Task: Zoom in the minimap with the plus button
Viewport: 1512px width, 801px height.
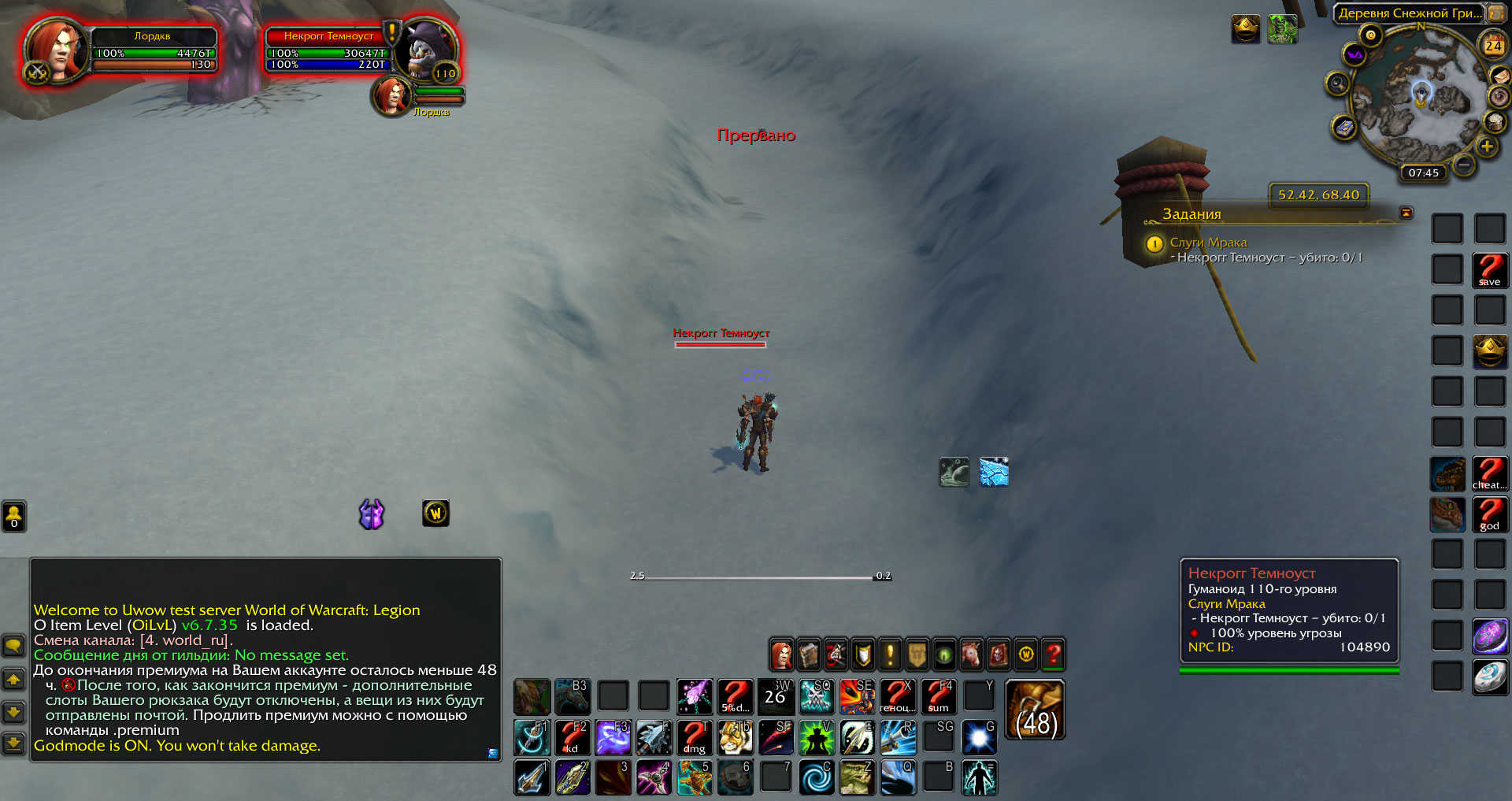Action: click(1486, 146)
